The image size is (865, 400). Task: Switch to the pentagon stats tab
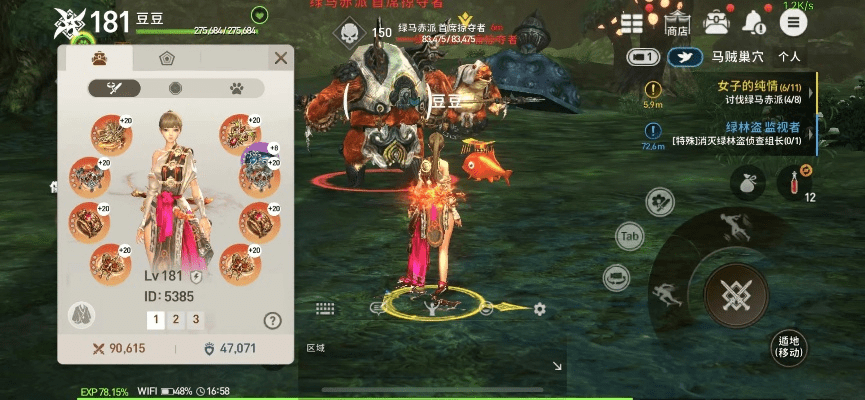pyautogui.click(x=167, y=58)
